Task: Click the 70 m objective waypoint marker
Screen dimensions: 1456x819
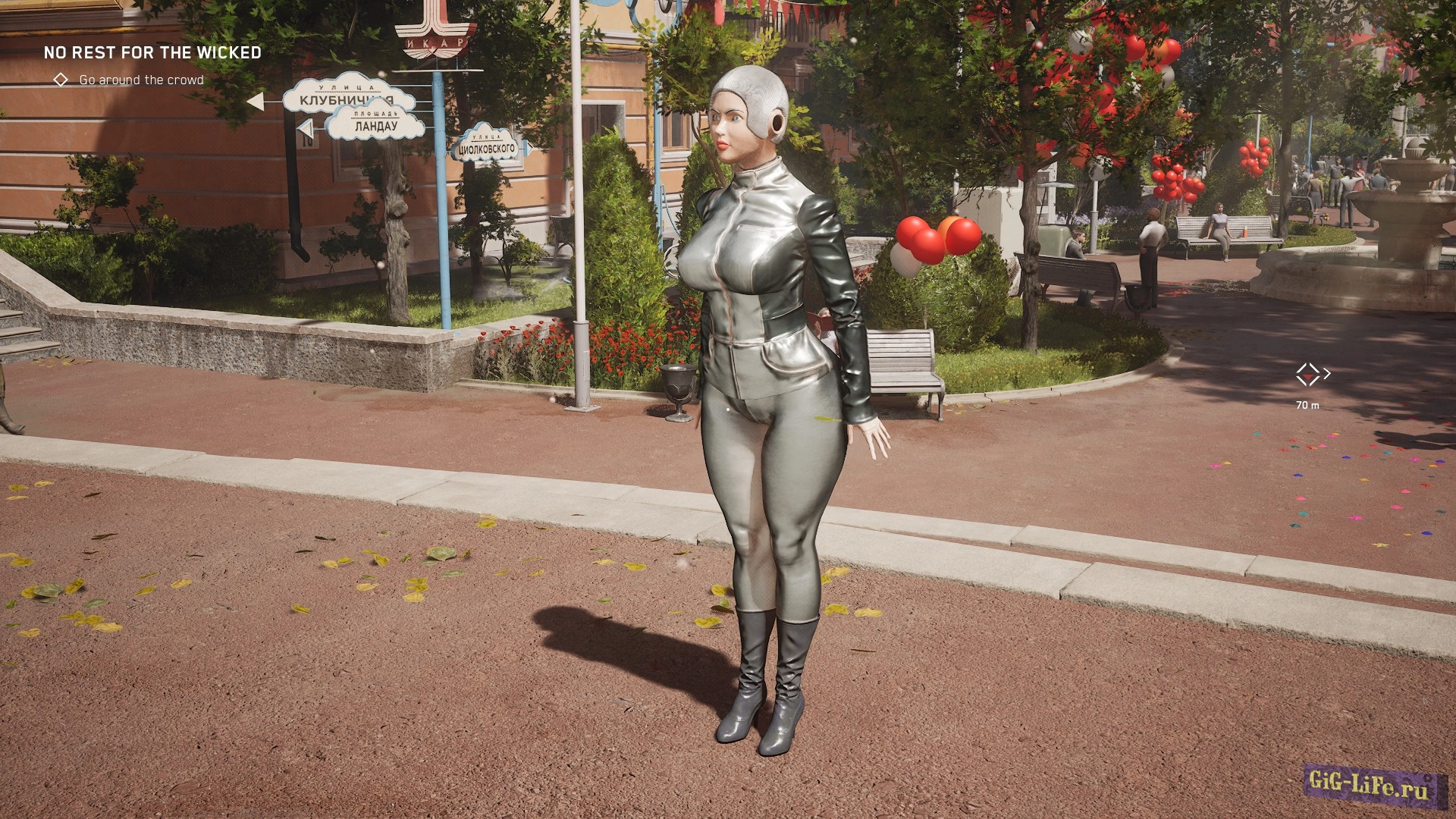Action: (x=1307, y=374)
